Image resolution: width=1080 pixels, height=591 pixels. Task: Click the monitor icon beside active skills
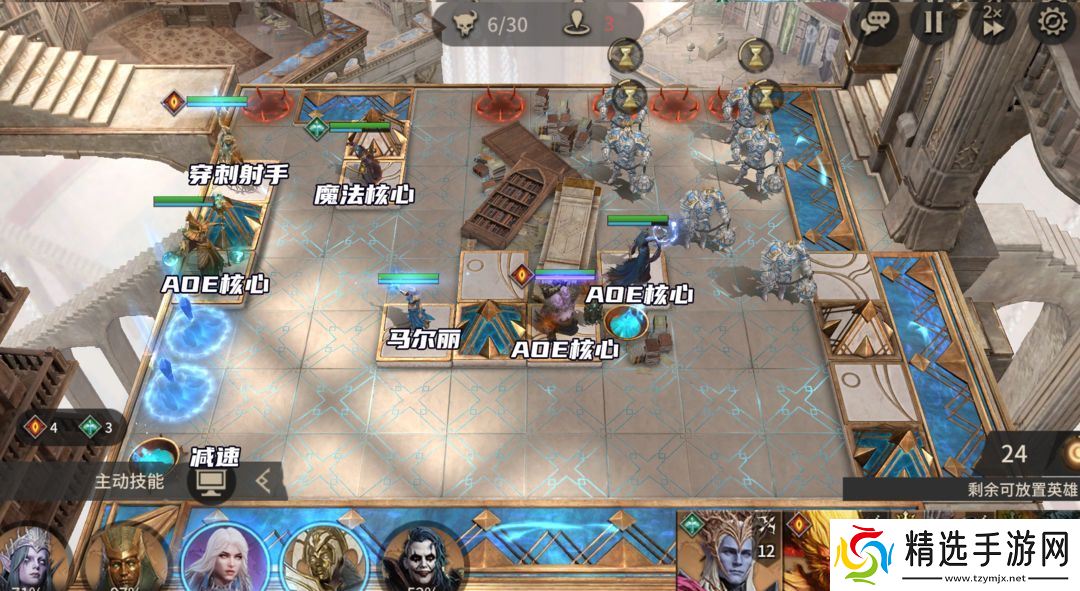(211, 481)
